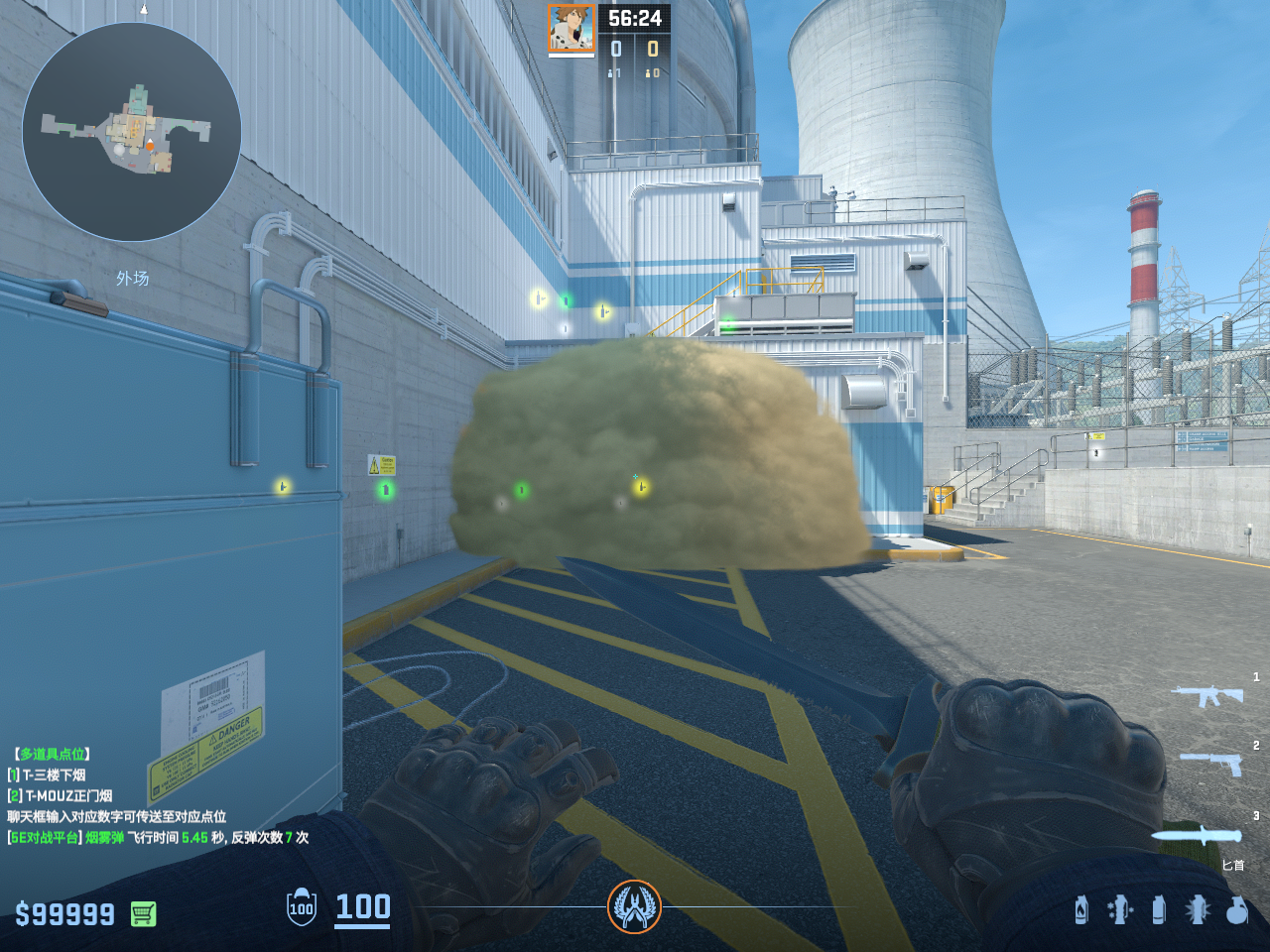
Task: Click the circular radar minimap
Action: [132, 132]
